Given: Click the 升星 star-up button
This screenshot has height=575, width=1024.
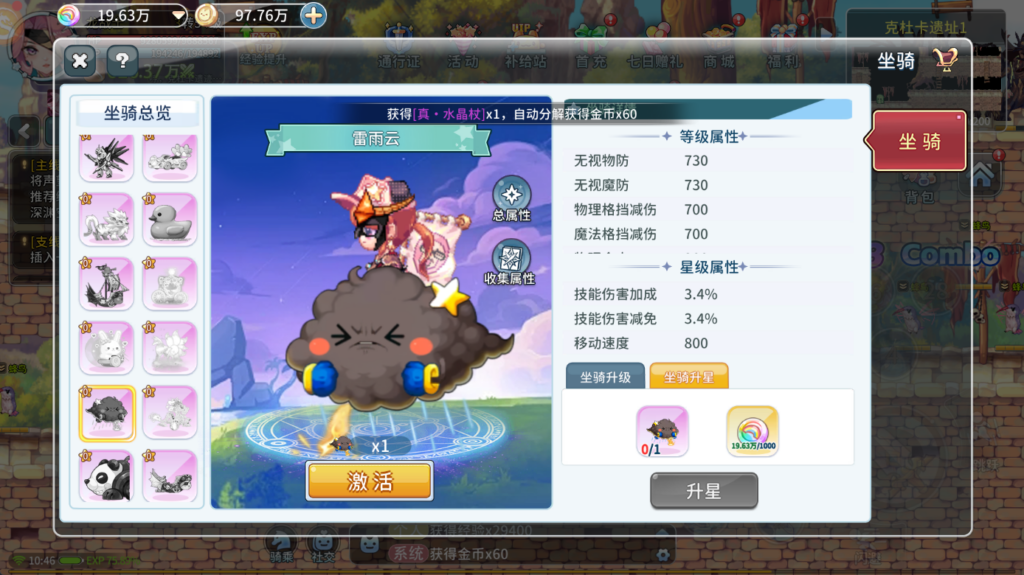Looking at the screenshot, I should coord(704,491).
